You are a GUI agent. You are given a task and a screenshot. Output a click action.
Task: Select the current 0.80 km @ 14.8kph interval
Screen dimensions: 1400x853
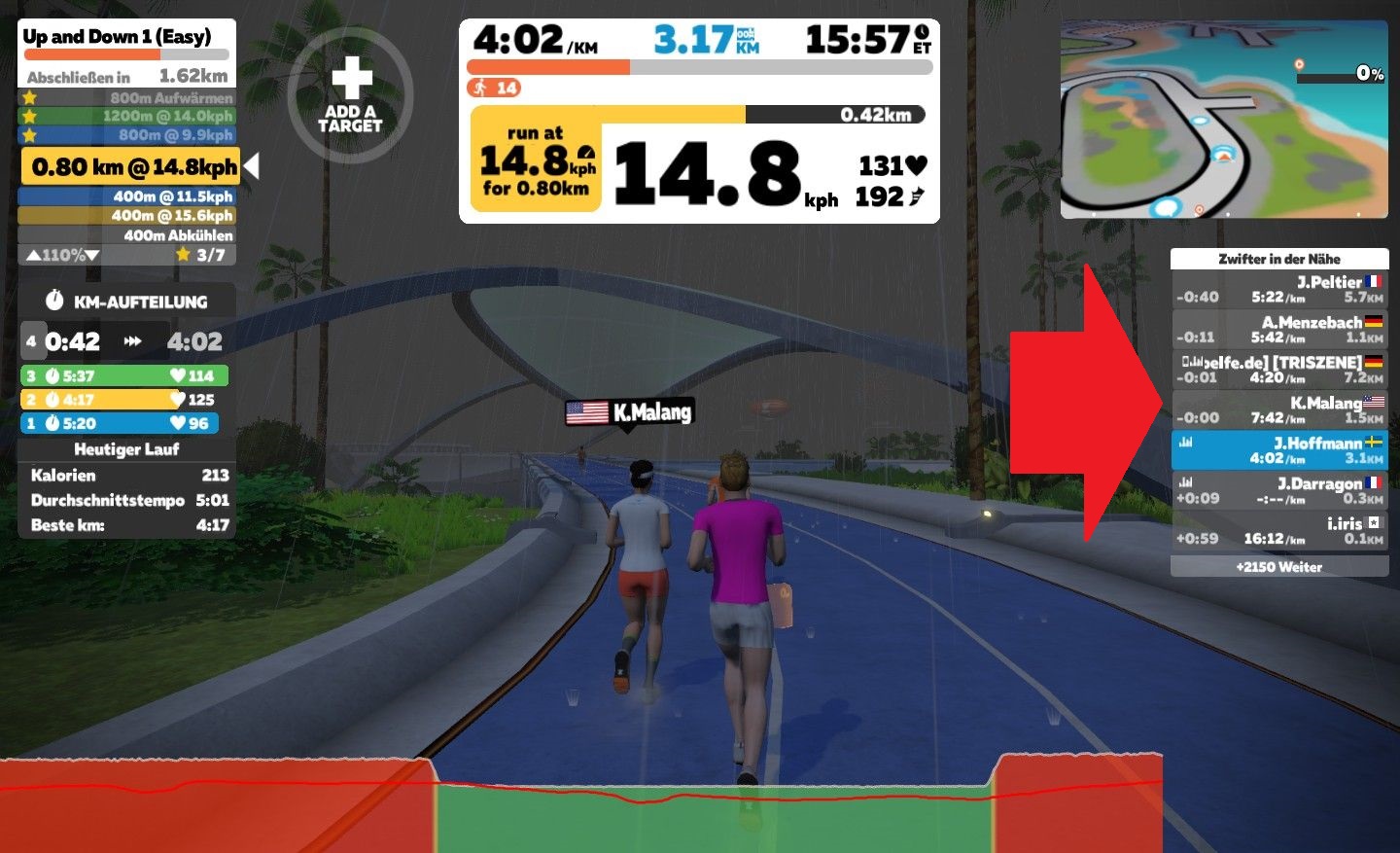coord(131,167)
